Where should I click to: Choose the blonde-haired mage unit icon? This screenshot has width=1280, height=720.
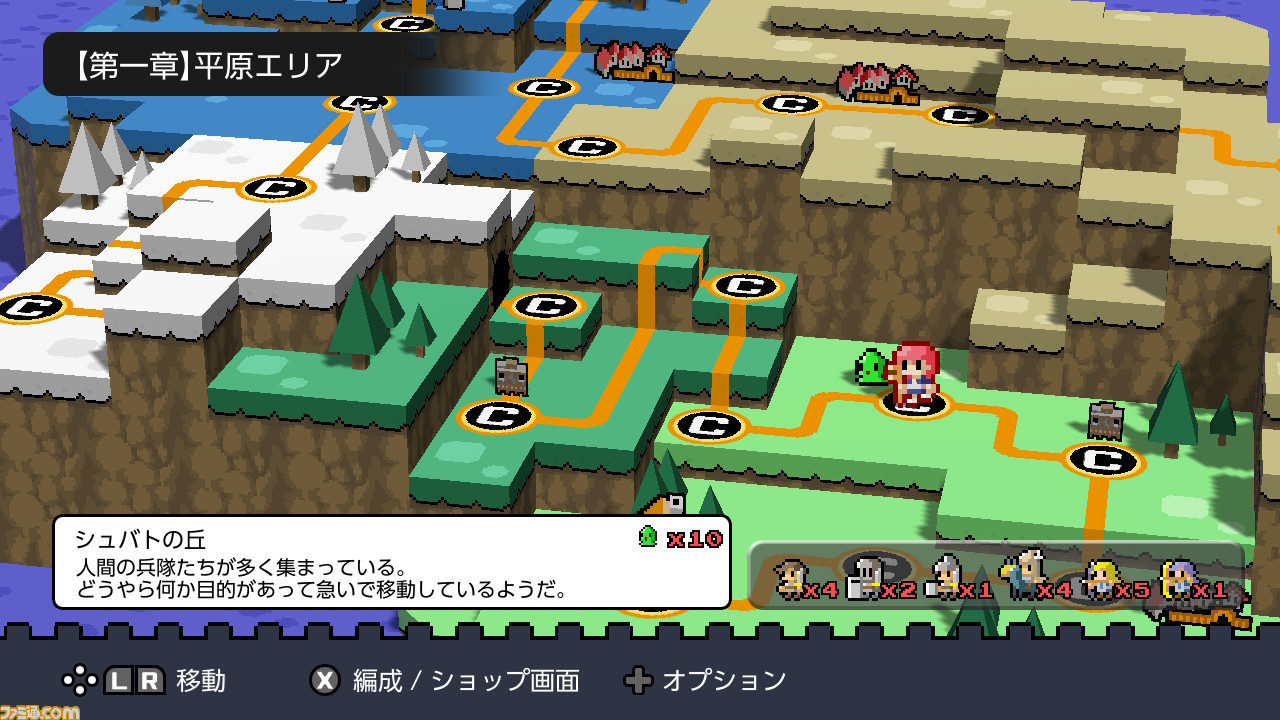tap(1100, 579)
